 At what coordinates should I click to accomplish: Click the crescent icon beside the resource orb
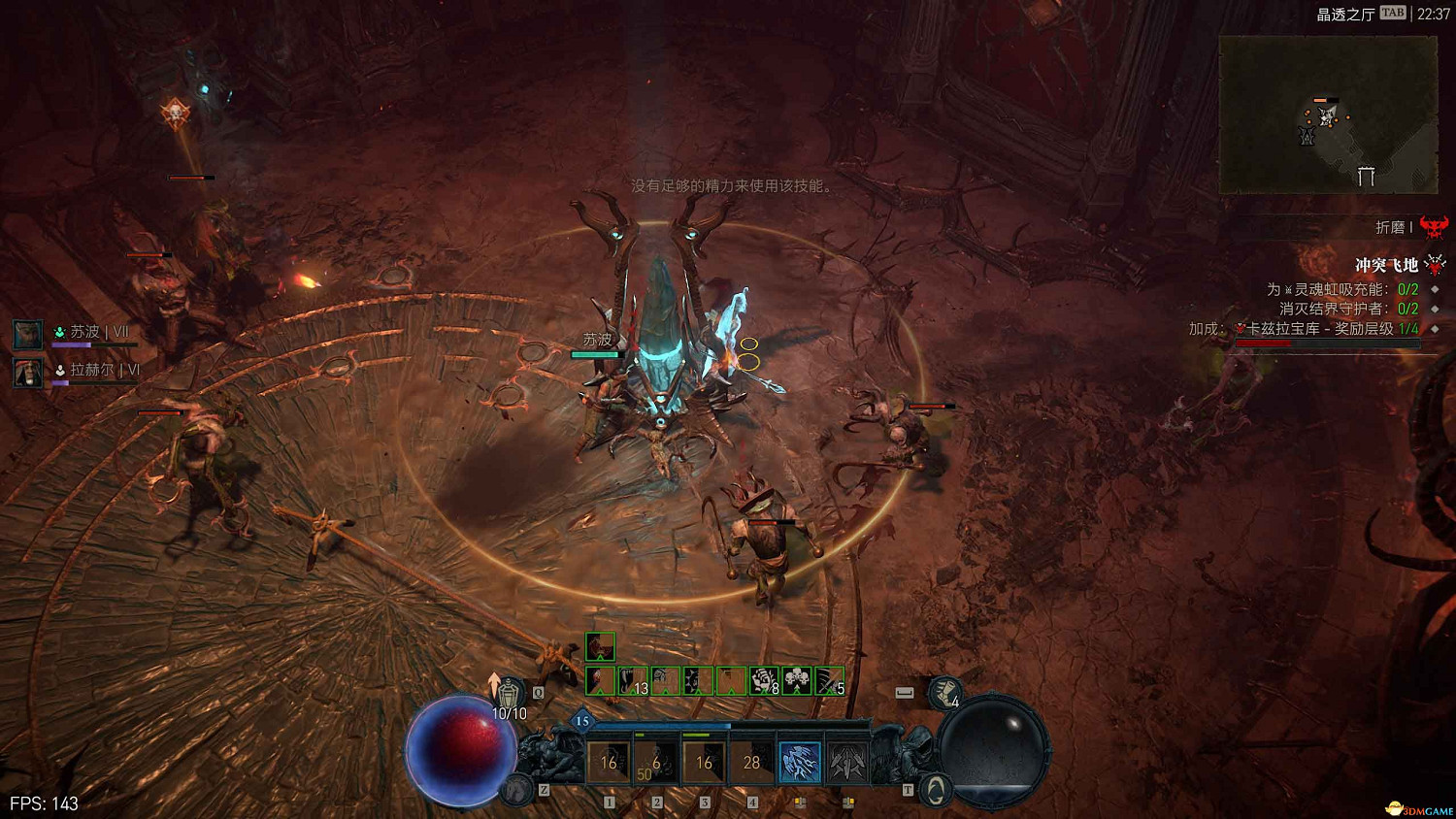[934, 790]
